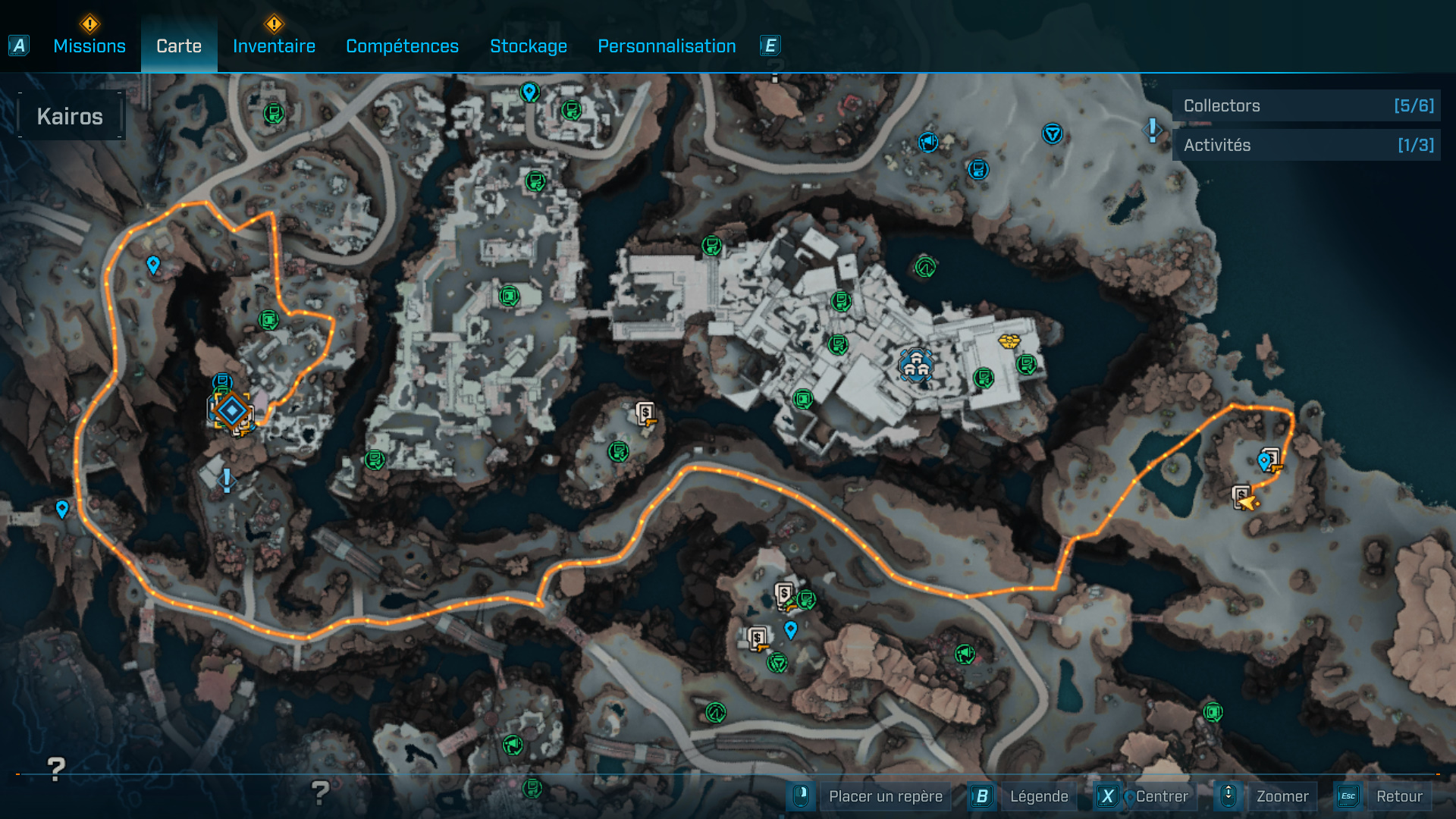
Task: Switch to the Inventaire tab
Action: tap(273, 45)
